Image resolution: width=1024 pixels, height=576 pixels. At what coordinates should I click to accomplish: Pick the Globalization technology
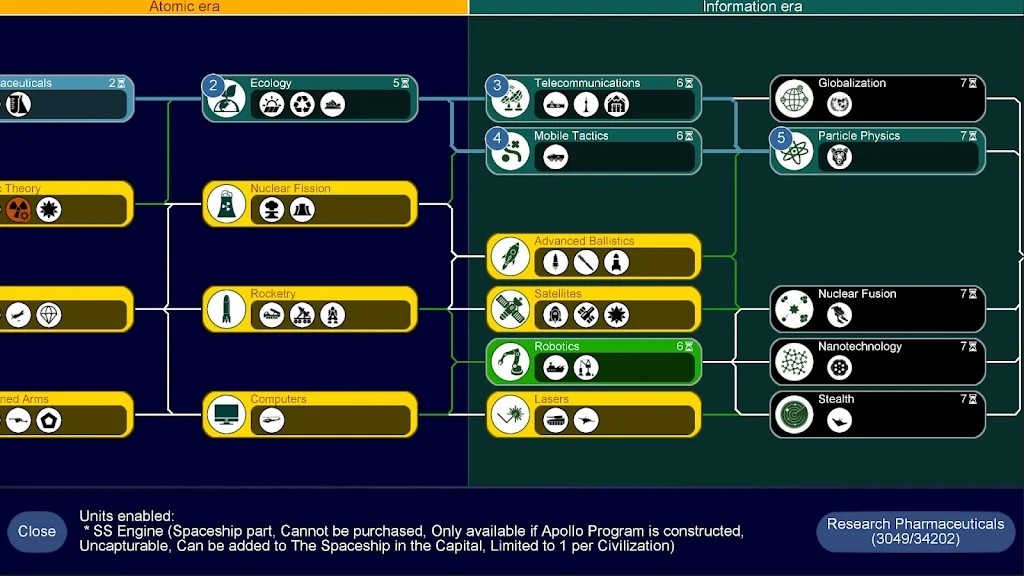coord(877,98)
